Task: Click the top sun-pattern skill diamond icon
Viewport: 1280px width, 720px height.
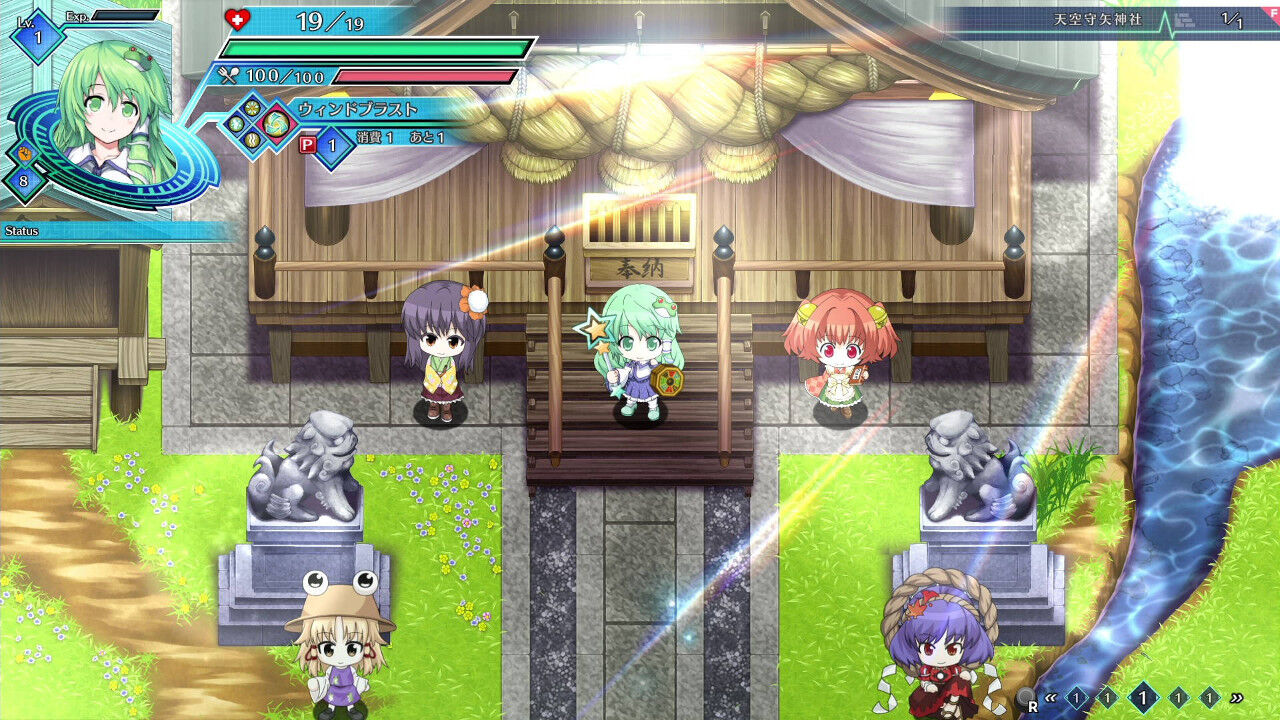Action: tap(251, 107)
